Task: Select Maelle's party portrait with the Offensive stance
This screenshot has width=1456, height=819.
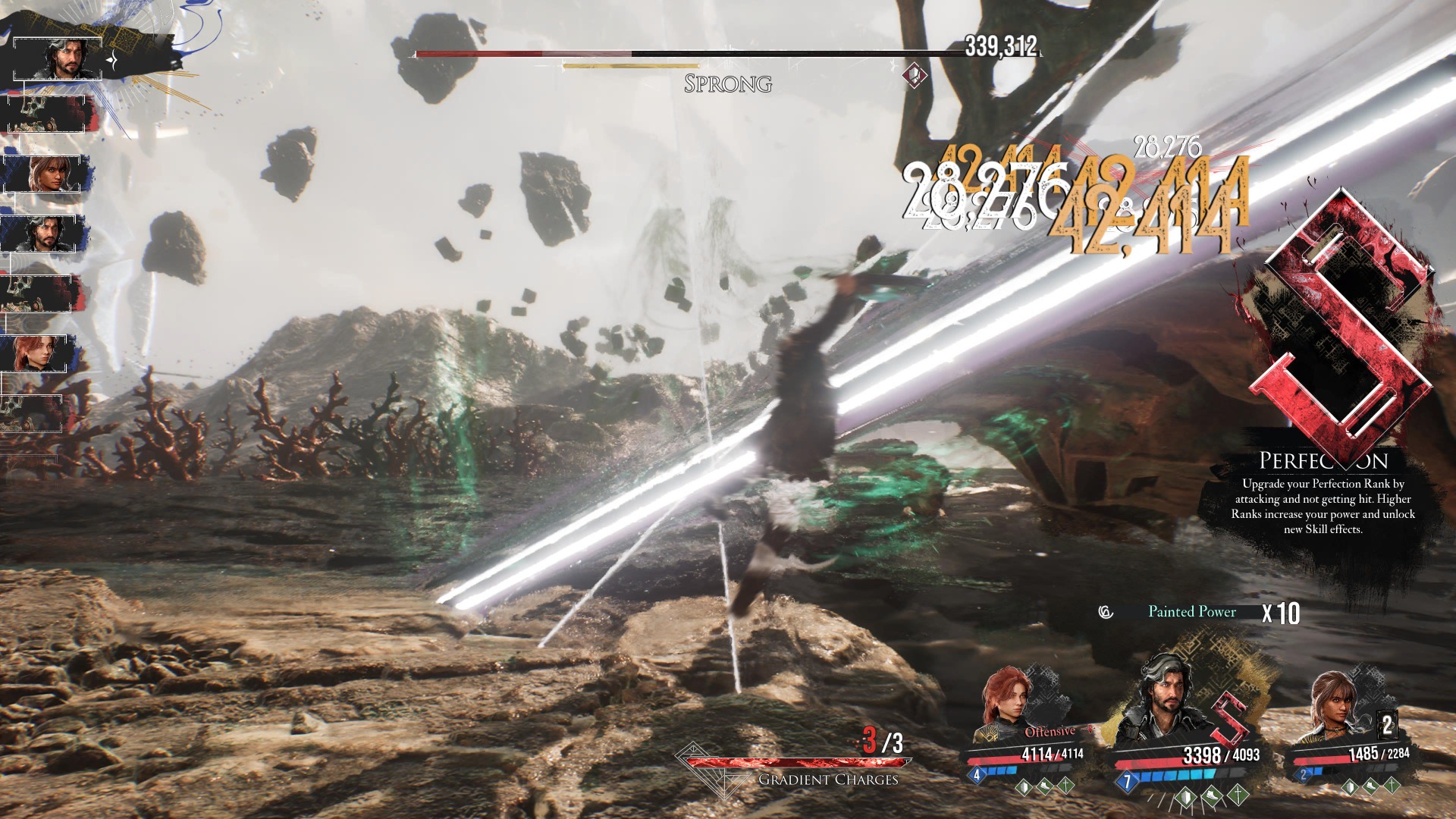Action: (x=1007, y=704)
